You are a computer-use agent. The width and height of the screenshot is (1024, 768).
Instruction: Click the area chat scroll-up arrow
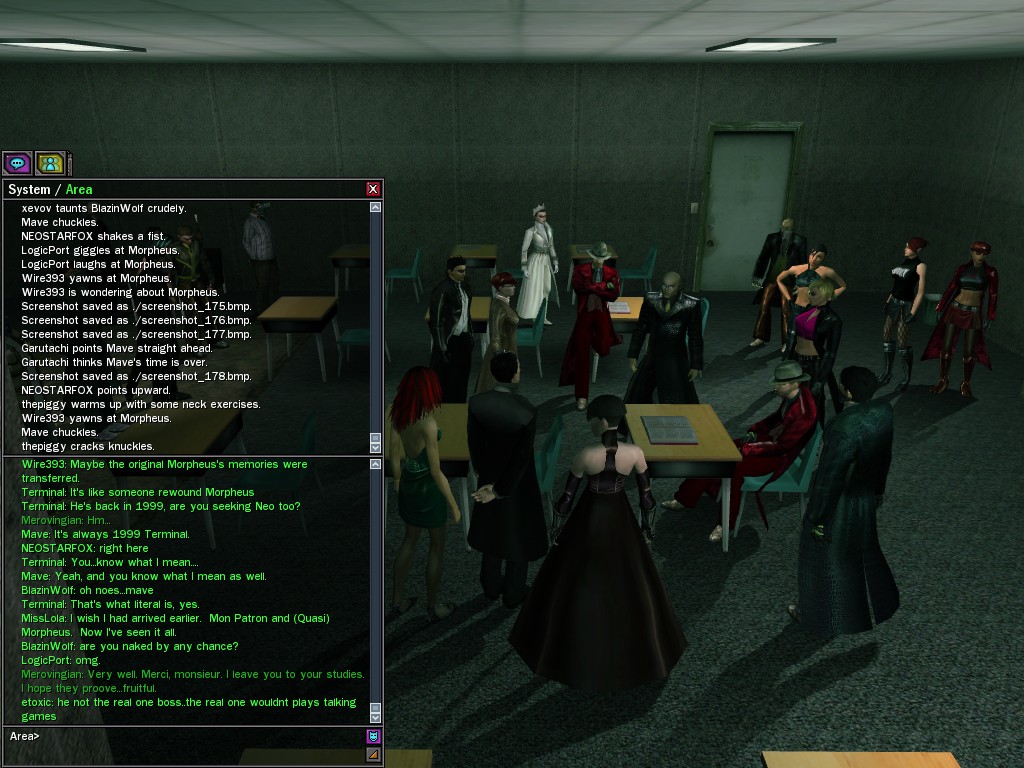375,464
